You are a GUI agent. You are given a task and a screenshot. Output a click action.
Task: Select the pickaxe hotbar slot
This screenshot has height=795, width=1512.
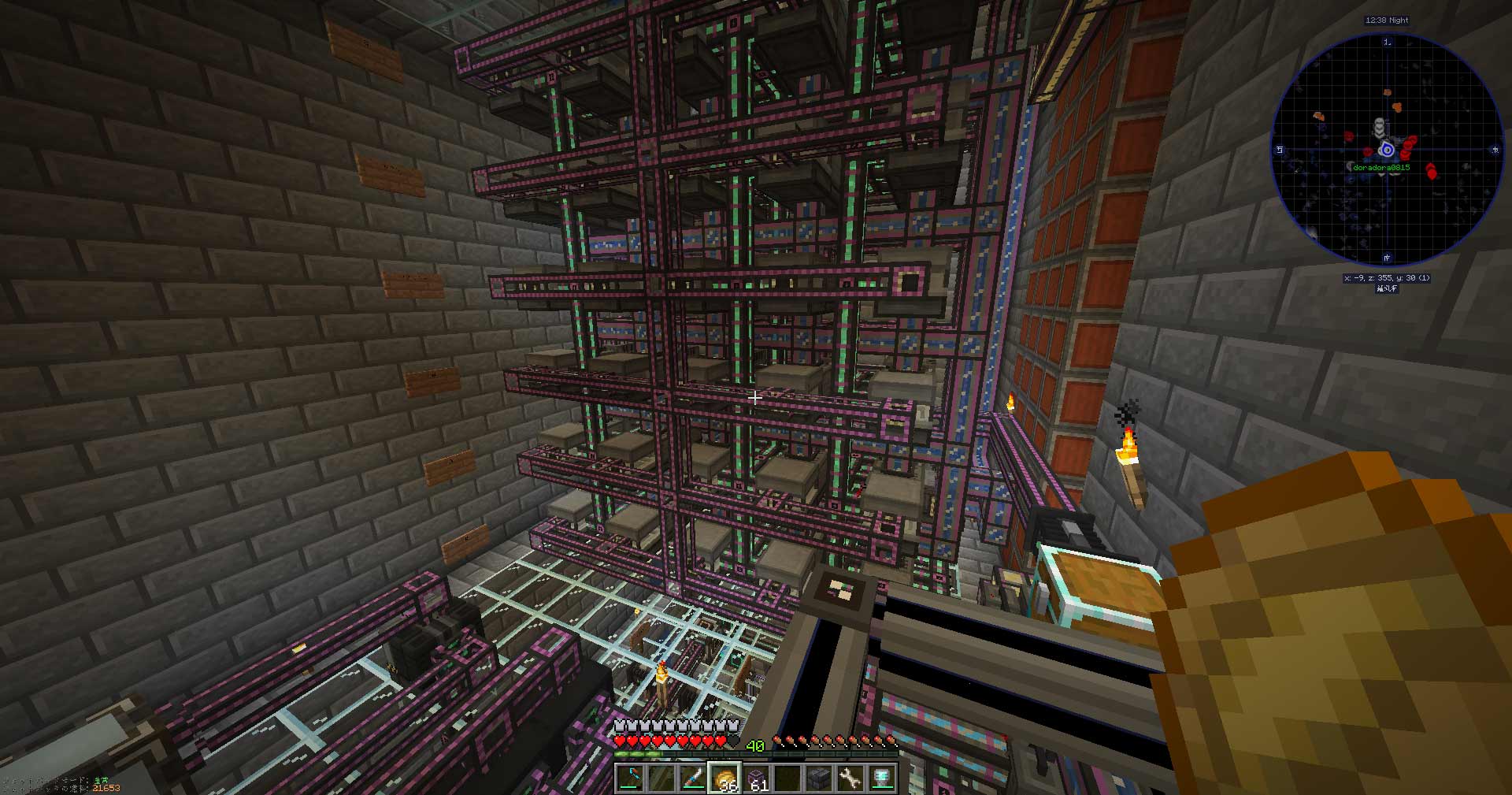click(x=630, y=778)
